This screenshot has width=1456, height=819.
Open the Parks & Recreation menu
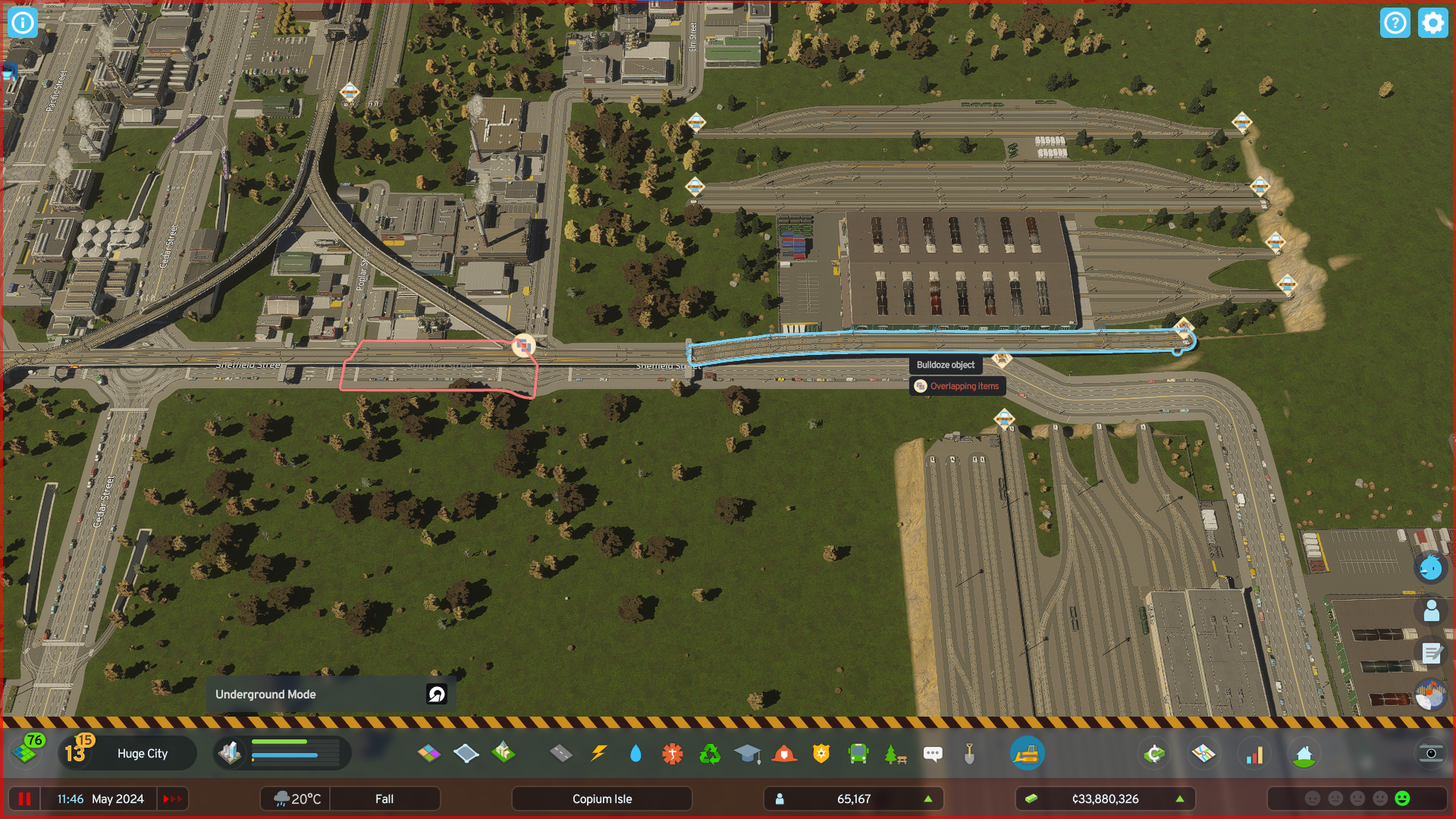point(895,753)
